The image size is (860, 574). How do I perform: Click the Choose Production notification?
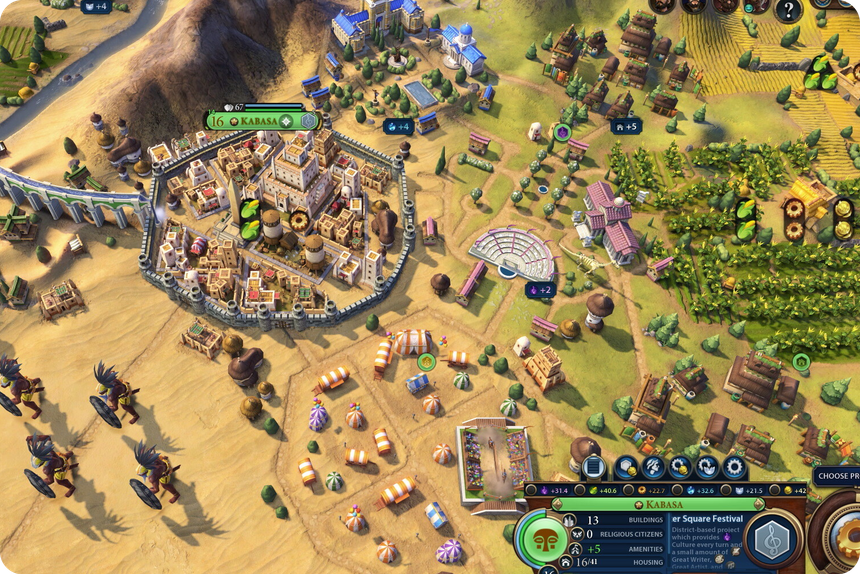836,477
